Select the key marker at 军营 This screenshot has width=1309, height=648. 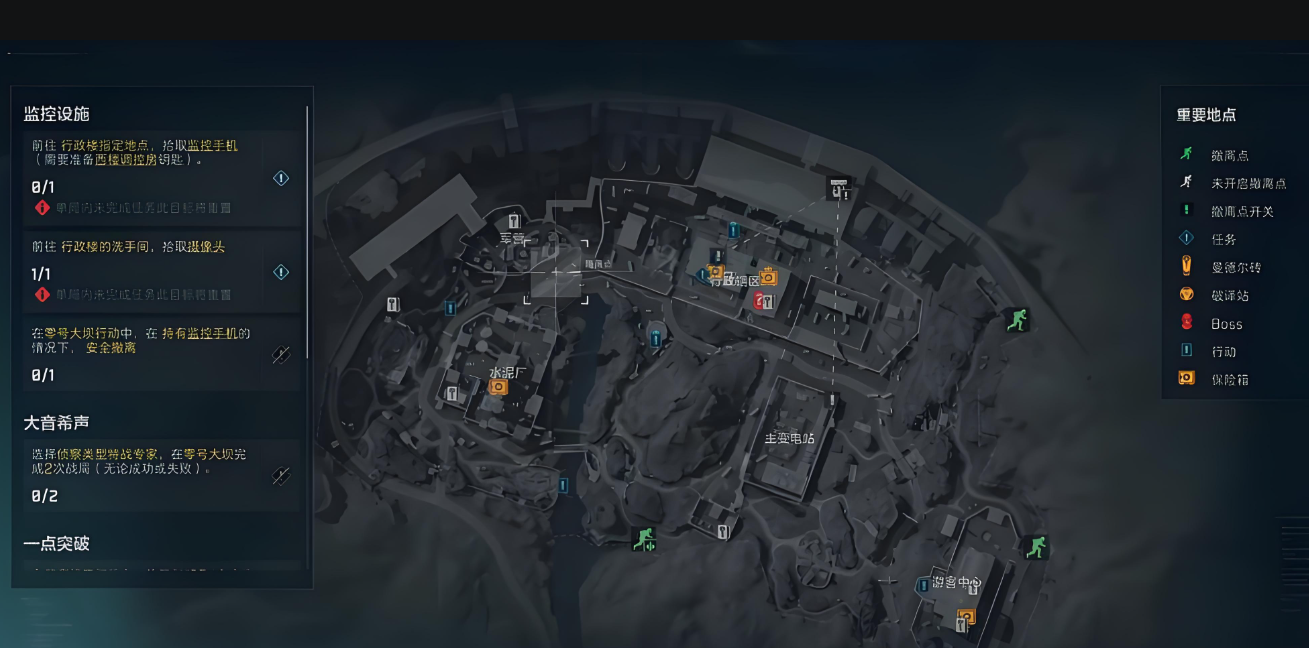tap(514, 221)
